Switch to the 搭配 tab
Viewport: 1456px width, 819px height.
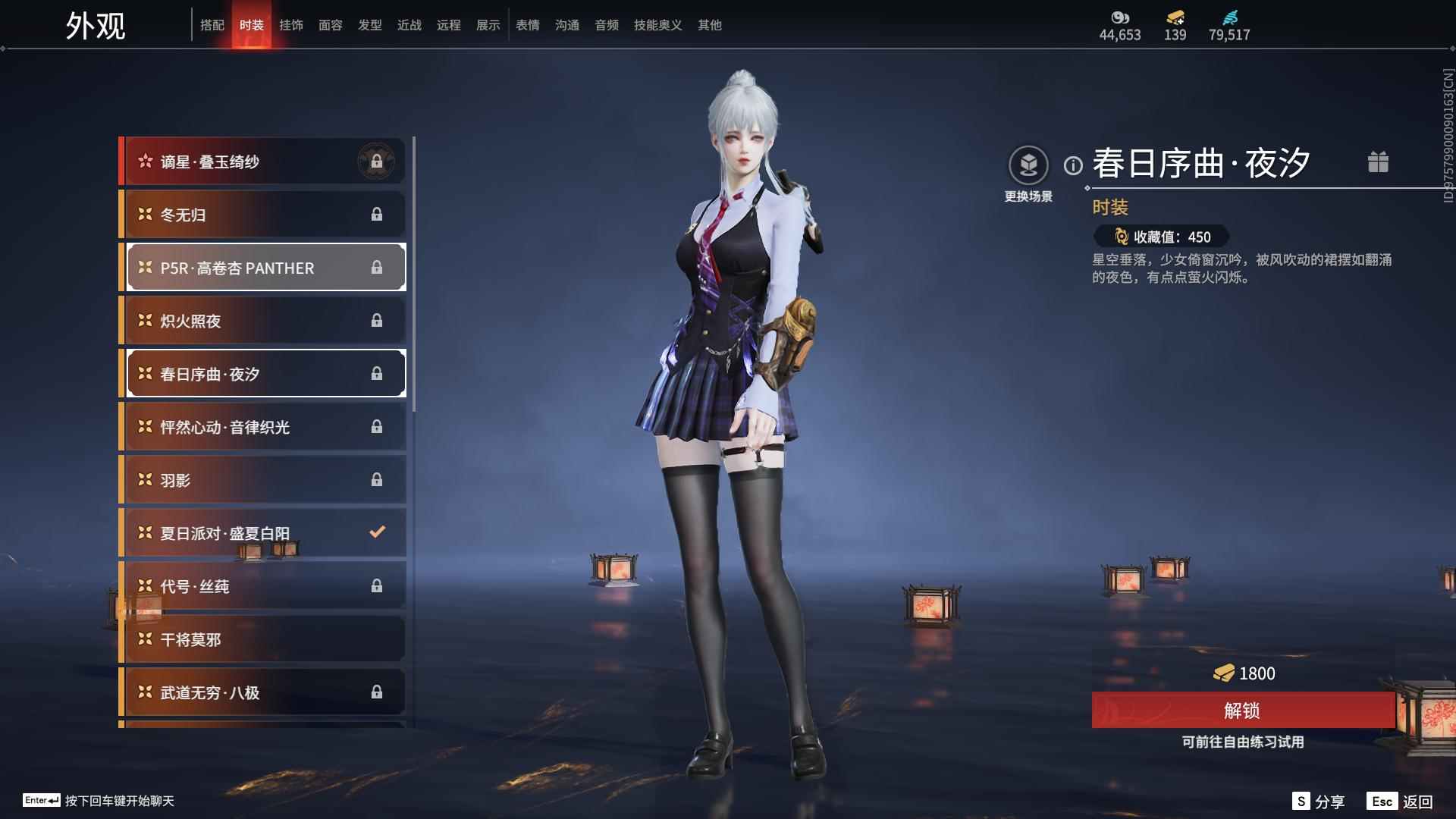pos(212,25)
